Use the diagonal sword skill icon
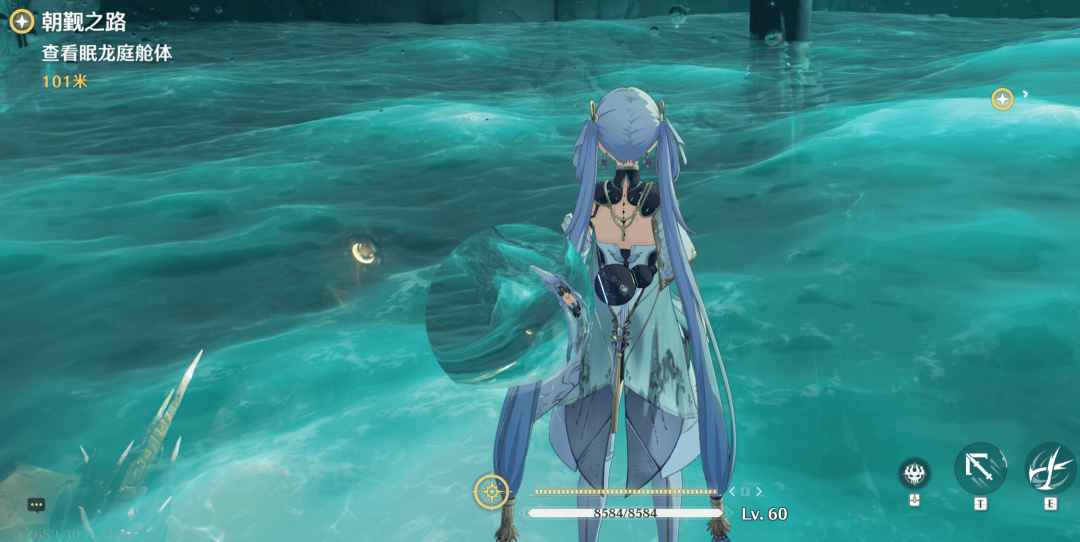Screen dimensions: 1080x542 pos(980,468)
